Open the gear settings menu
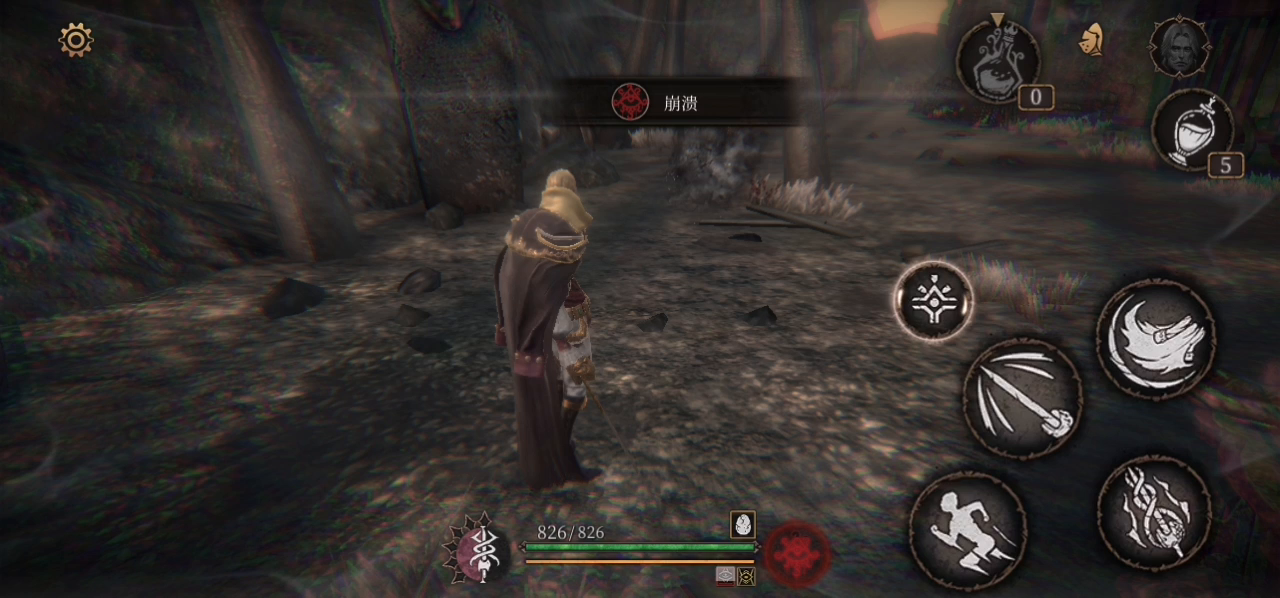Image resolution: width=1280 pixels, height=598 pixels. [x=76, y=40]
